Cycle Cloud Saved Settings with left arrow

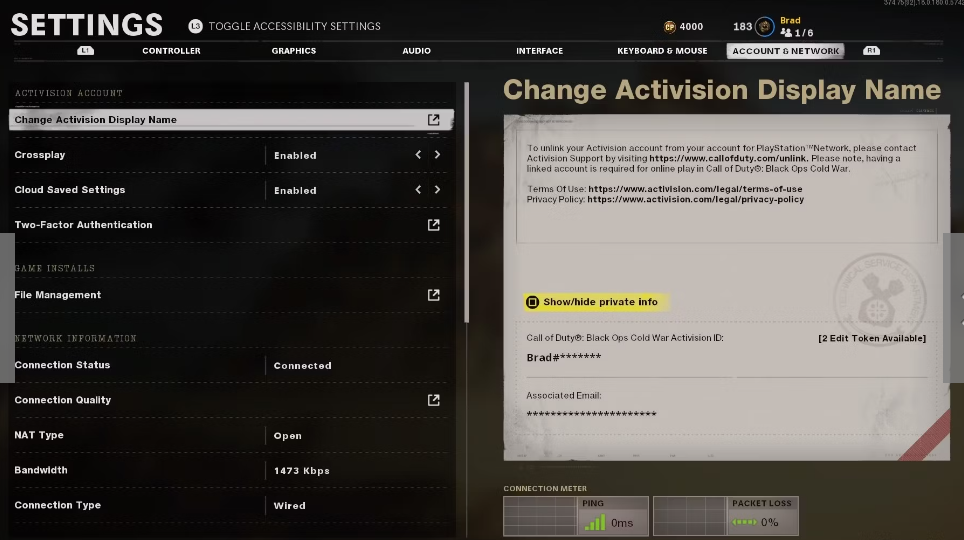click(x=418, y=190)
